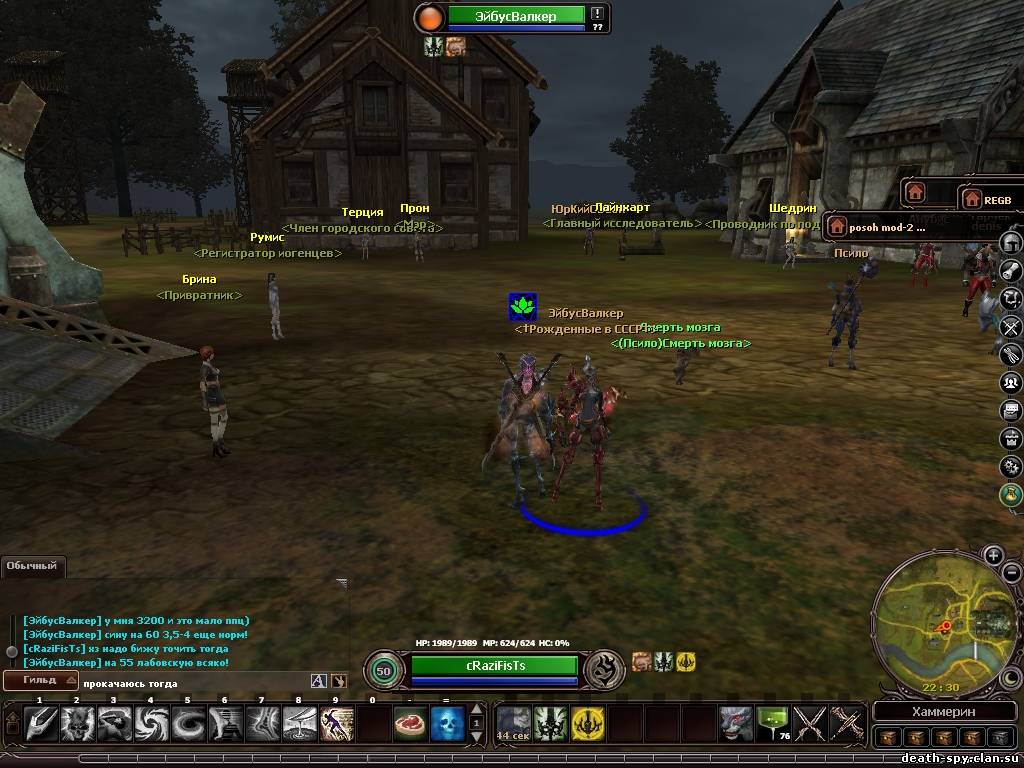The height and width of the screenshot is (768, 1024).
Task: Select the REGB party member entry
Action: [x=989, y=200]
